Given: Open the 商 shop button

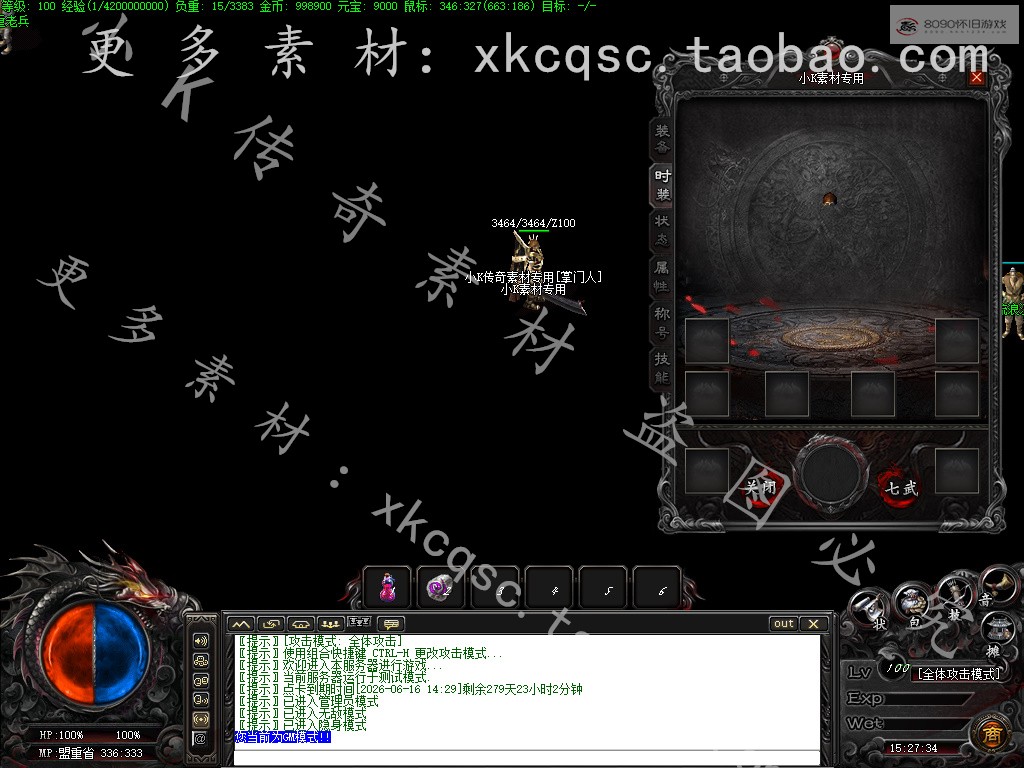Looking at the screenshot, I should click(x=990, y=732).
